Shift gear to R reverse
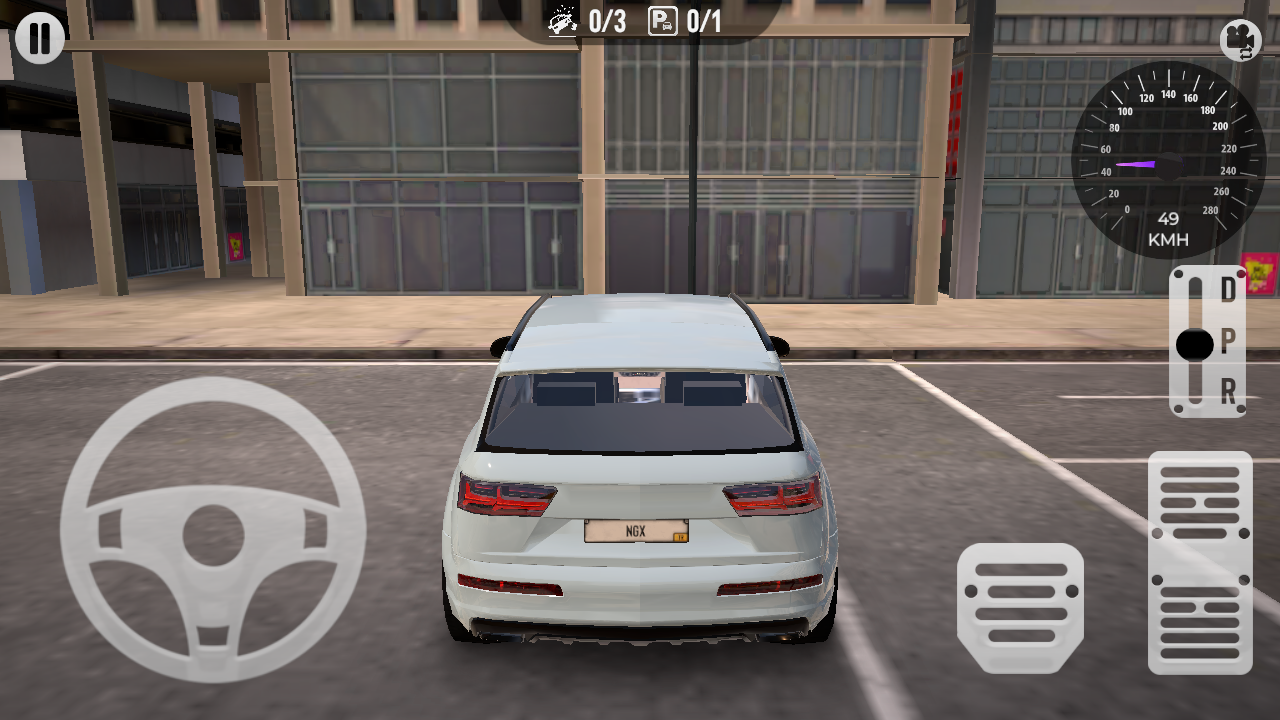 tap(1227, 391)
